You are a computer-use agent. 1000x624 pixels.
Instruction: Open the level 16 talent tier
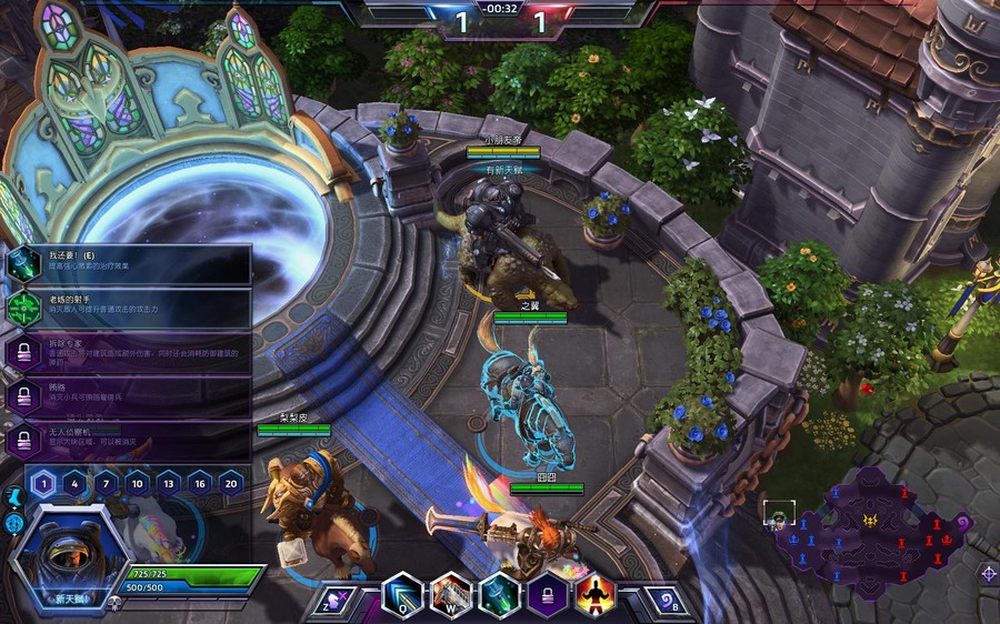tap(200, 485)
